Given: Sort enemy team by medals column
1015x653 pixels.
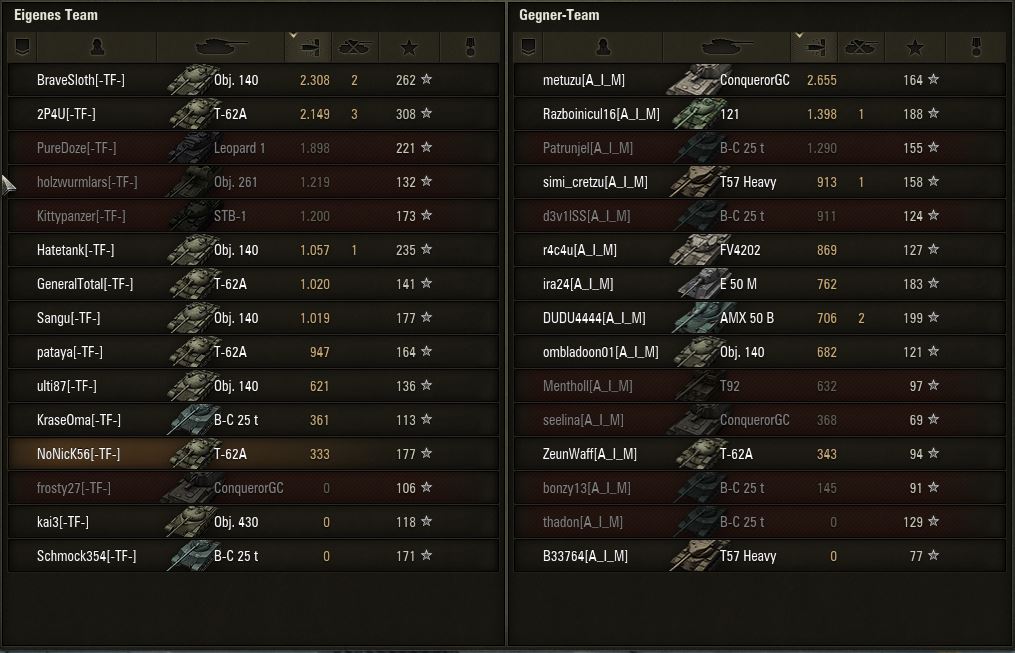Looking at the screenshot, I should coord(976,47).
